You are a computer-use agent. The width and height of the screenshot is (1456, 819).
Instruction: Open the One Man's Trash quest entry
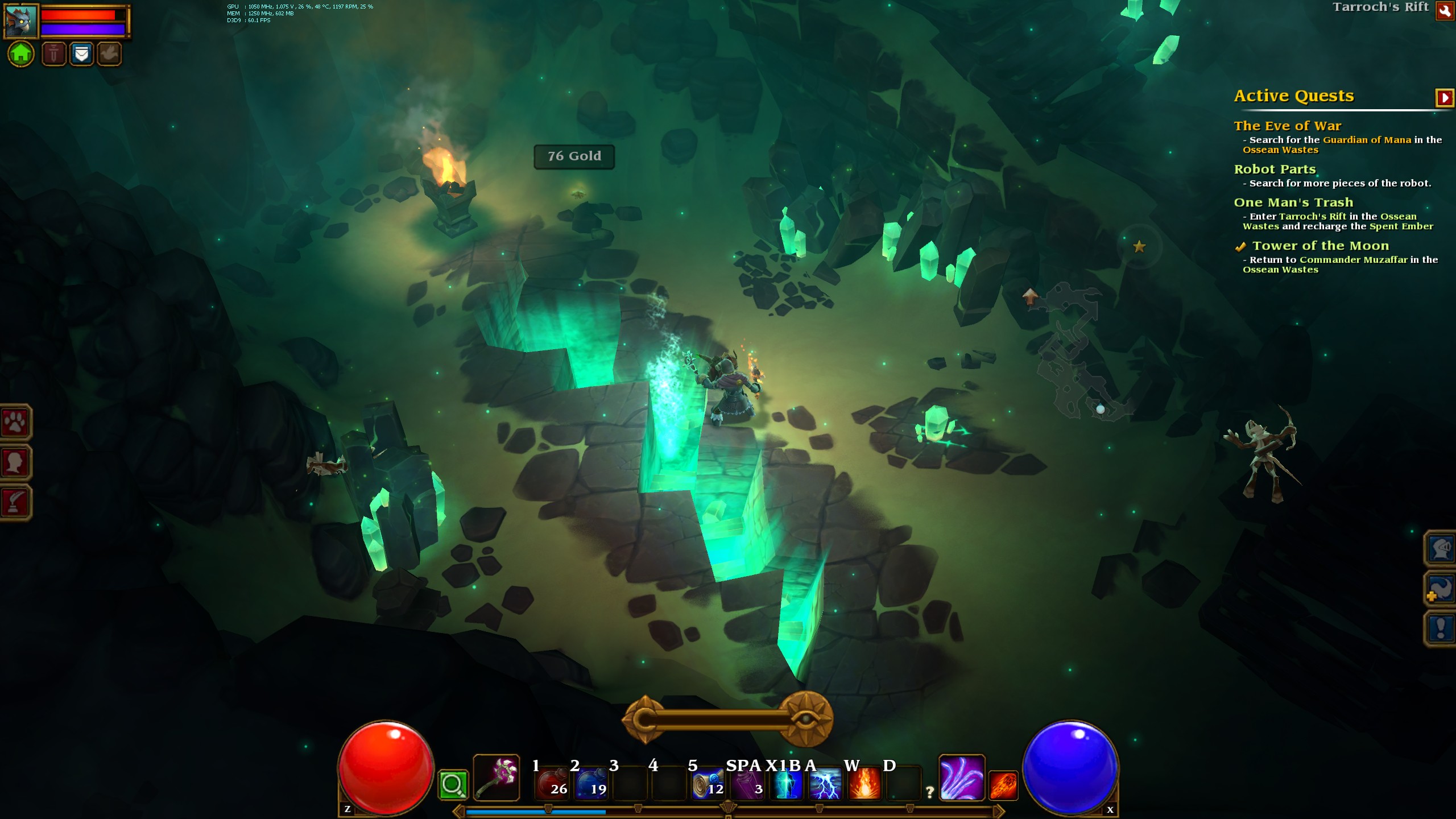point(1293,202)
